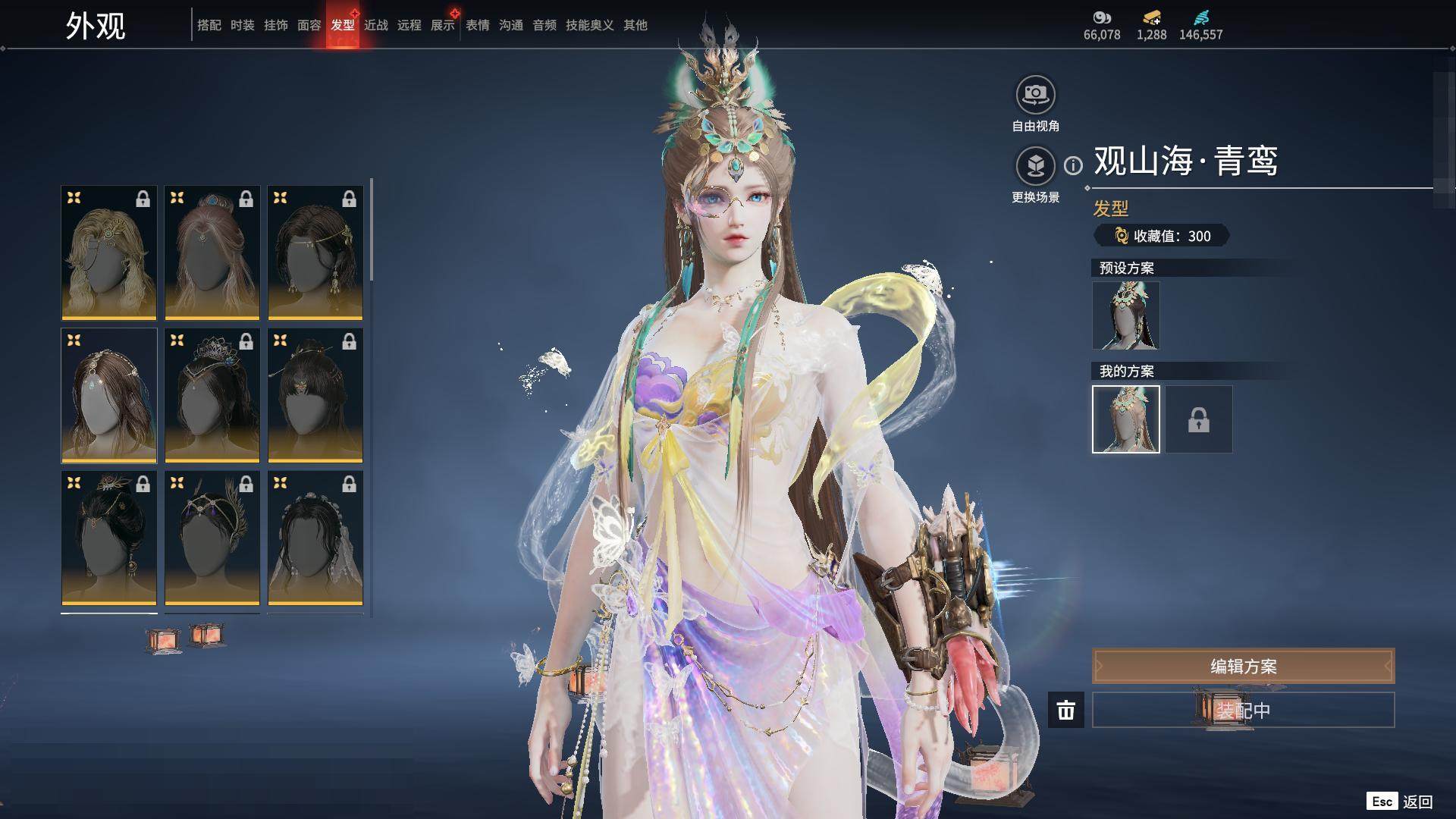Screen dimensions: 1456x819
Task: Delete the scheme with trash icon
Action: click(x=1065, y=710)
